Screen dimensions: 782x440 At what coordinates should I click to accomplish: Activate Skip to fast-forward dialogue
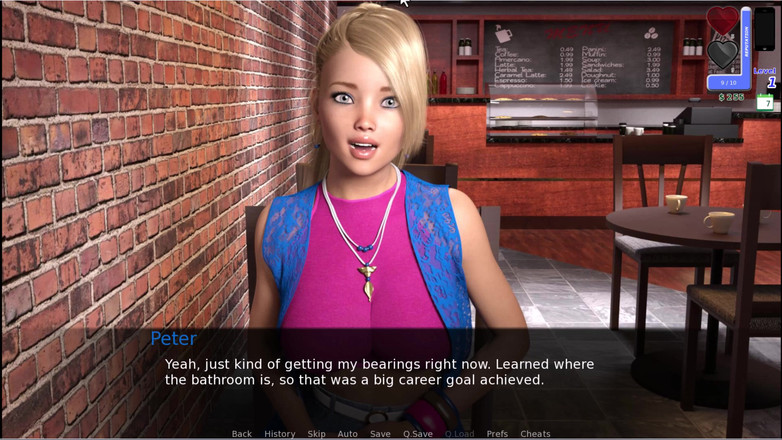316,434
